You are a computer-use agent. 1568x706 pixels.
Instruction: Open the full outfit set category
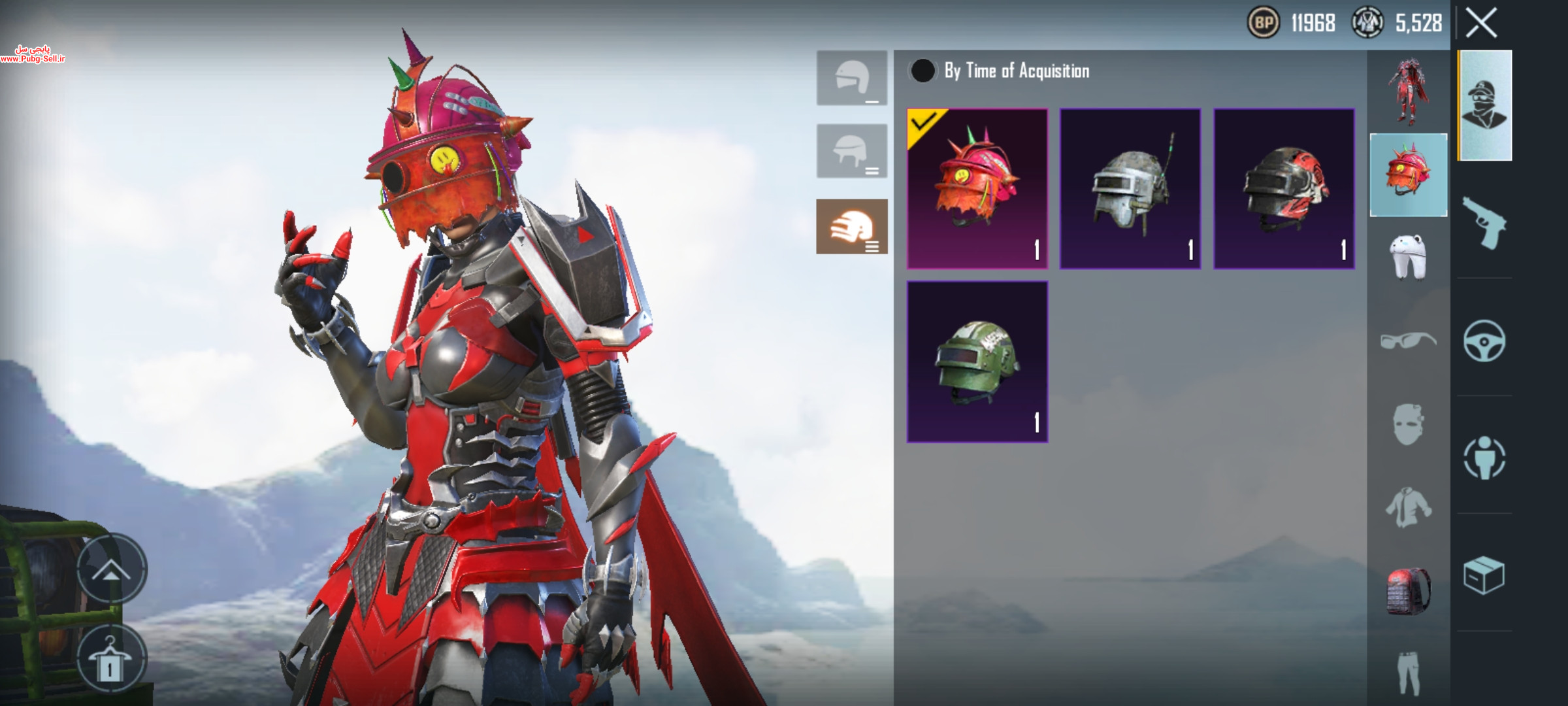pos(1408,91)
